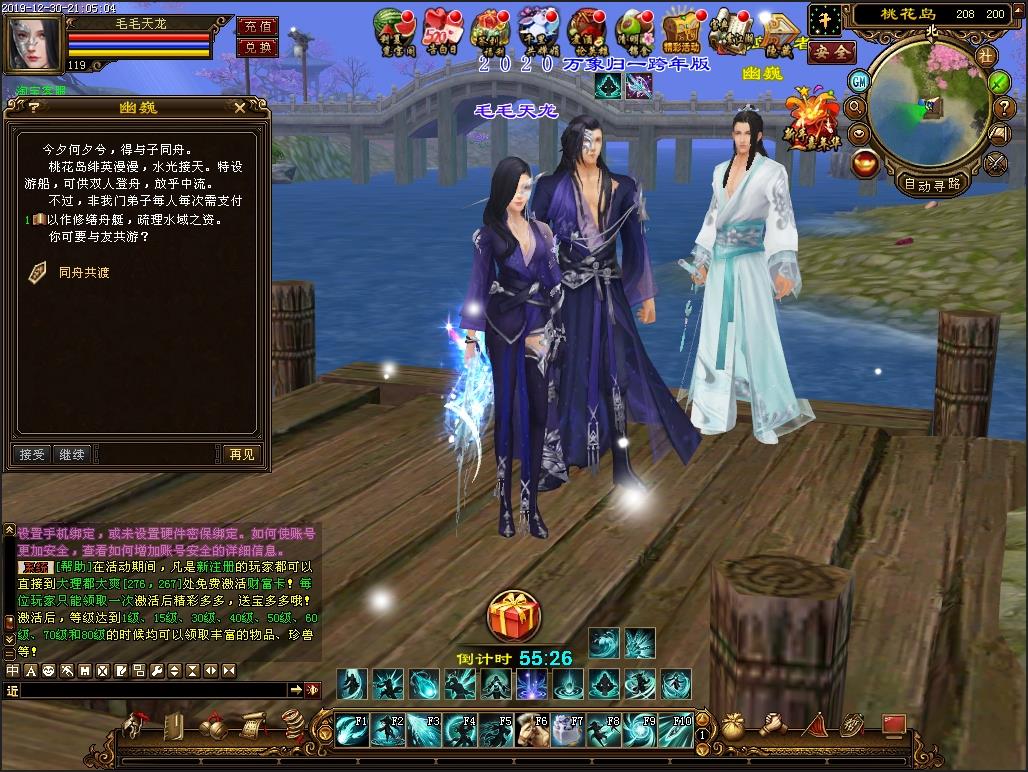
Task: Open the 精彩活动 treasure chest events icon
Action: [x=682, y=31]
